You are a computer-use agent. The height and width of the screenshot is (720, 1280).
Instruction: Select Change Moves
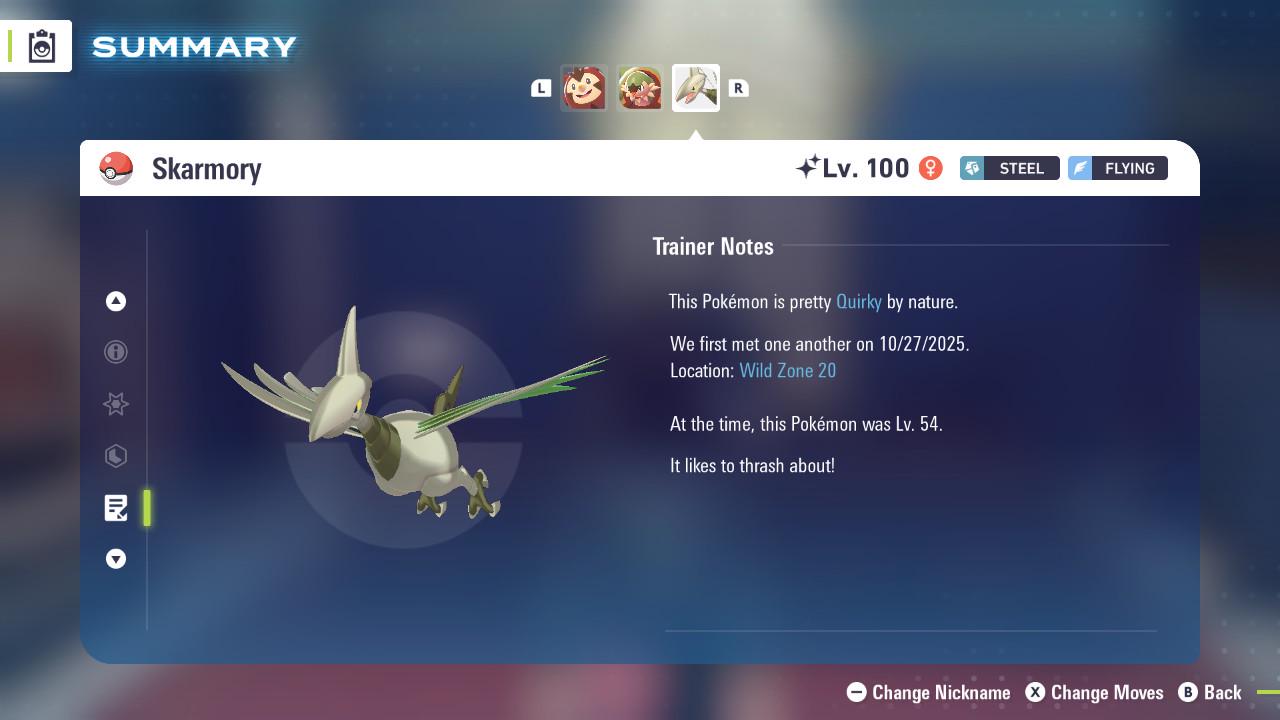[1097, 692]
